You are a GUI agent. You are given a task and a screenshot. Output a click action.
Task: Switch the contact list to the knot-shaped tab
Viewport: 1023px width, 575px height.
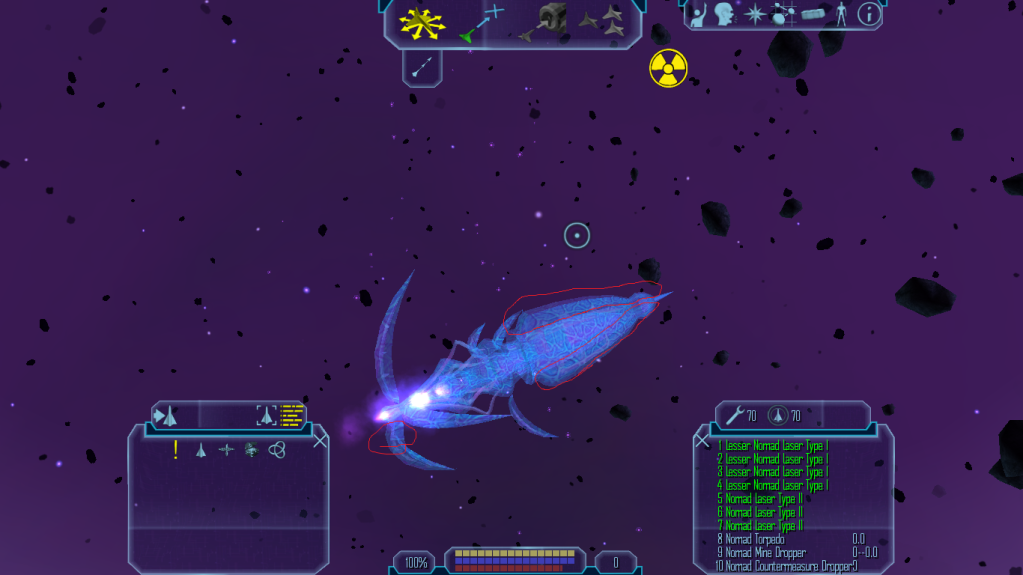277,450
